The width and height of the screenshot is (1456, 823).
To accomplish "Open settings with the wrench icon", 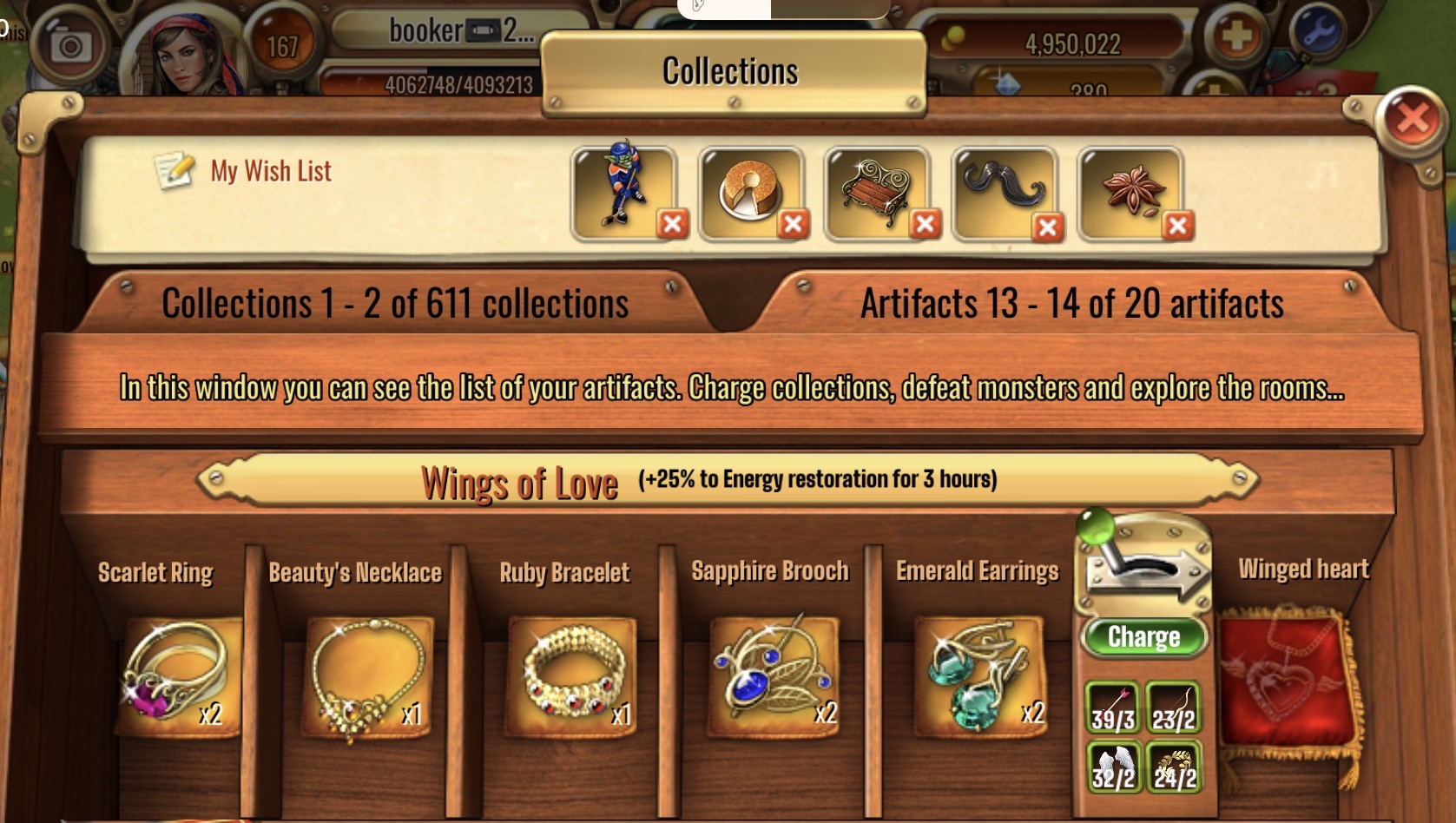I will 1318,33.
